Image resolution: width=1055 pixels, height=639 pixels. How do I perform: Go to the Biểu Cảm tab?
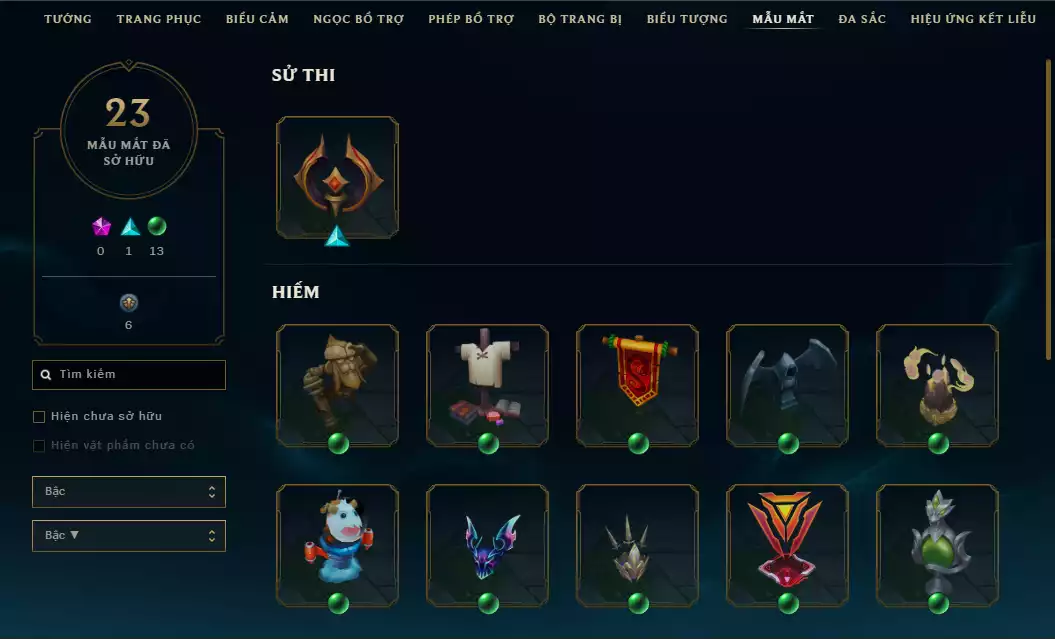pos(257,19)
